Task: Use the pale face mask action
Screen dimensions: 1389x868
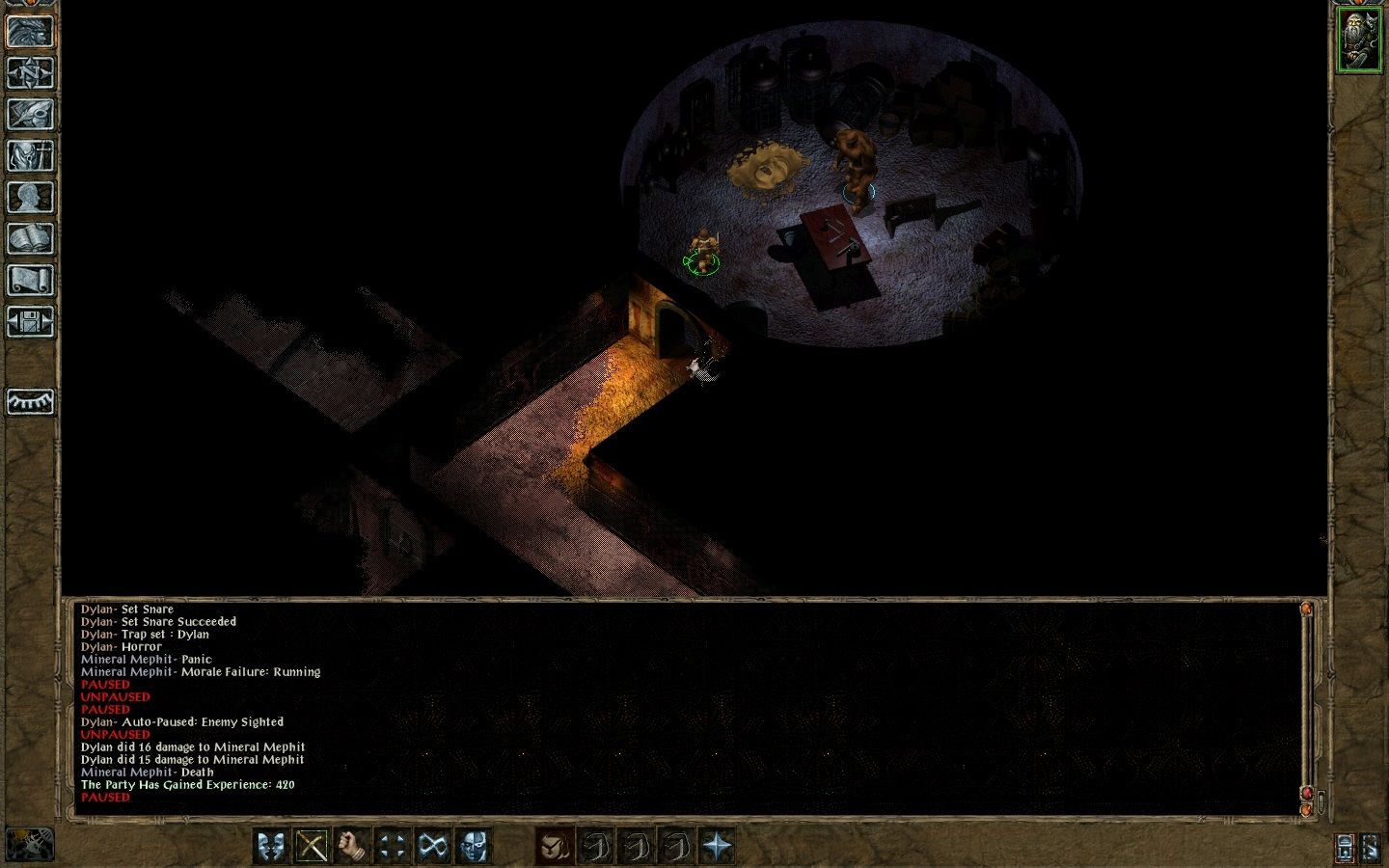Action: click(474, 847)
